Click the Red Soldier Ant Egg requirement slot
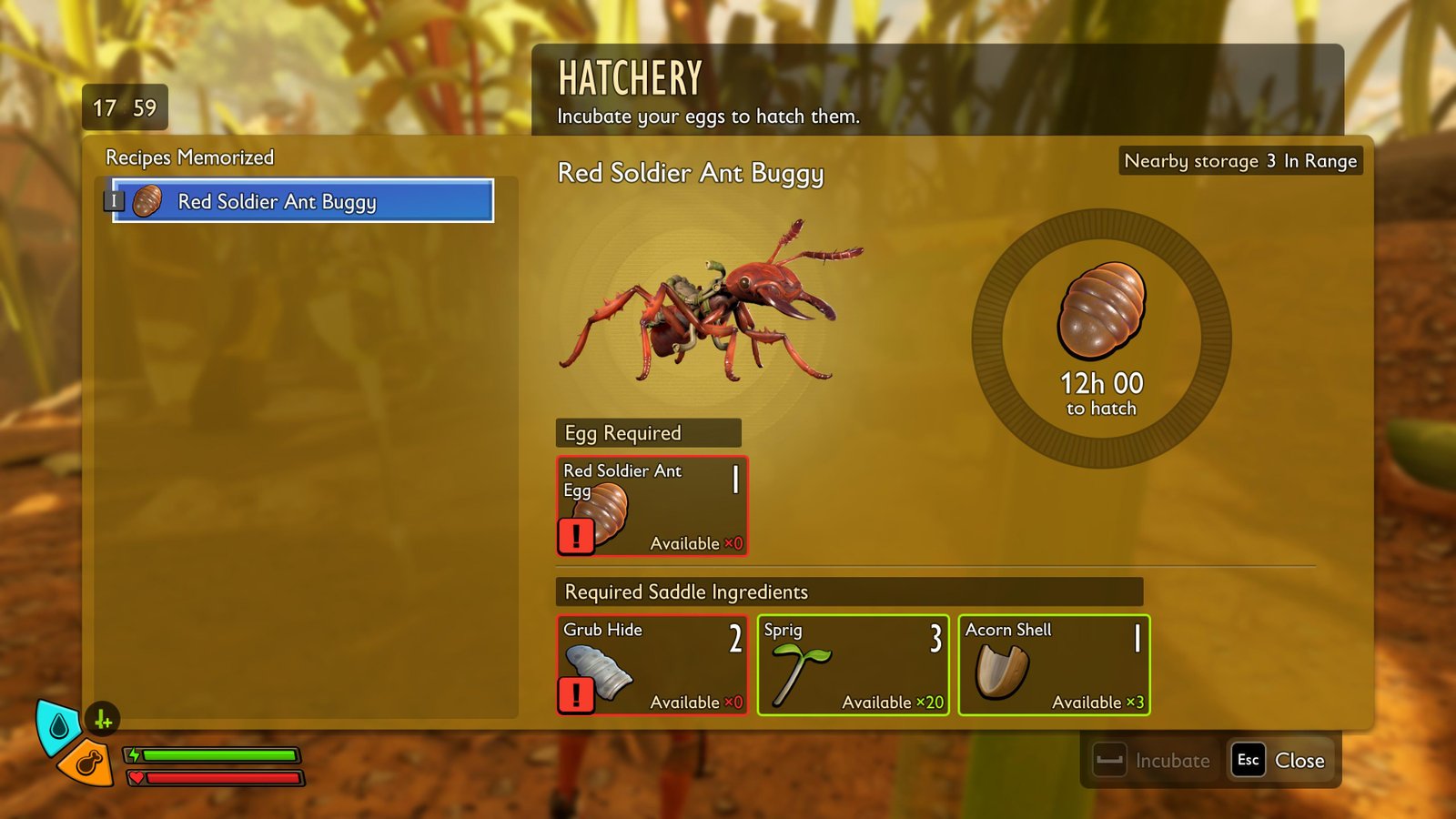 point(652,506)
